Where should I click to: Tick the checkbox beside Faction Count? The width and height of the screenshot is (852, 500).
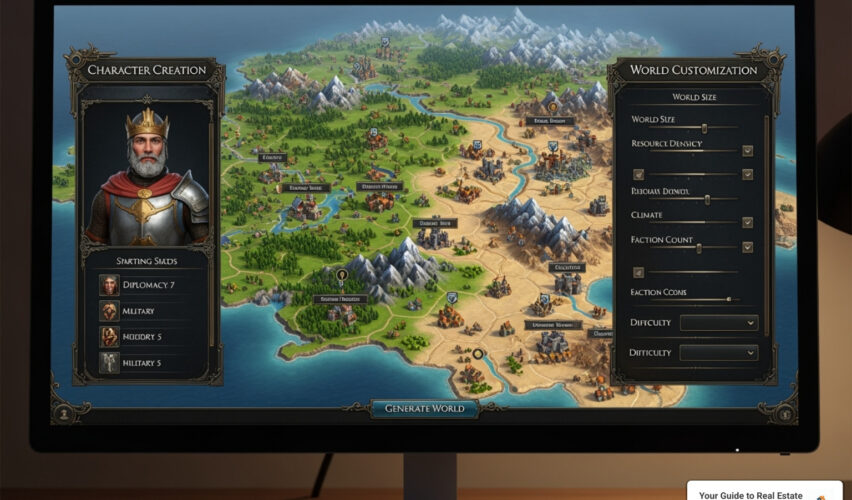pyautogui.click(x=747, y=247)
